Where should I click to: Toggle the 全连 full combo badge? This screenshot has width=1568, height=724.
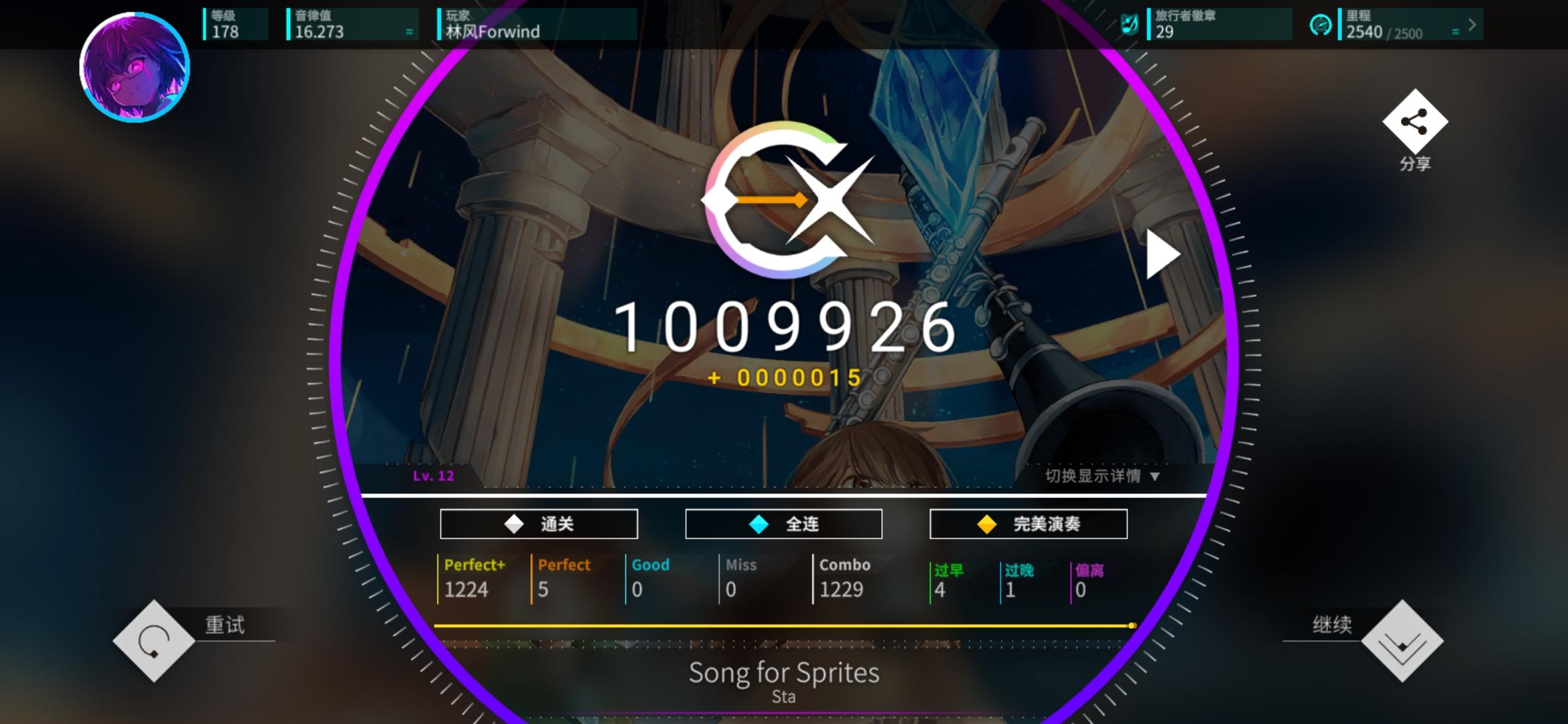783,524
